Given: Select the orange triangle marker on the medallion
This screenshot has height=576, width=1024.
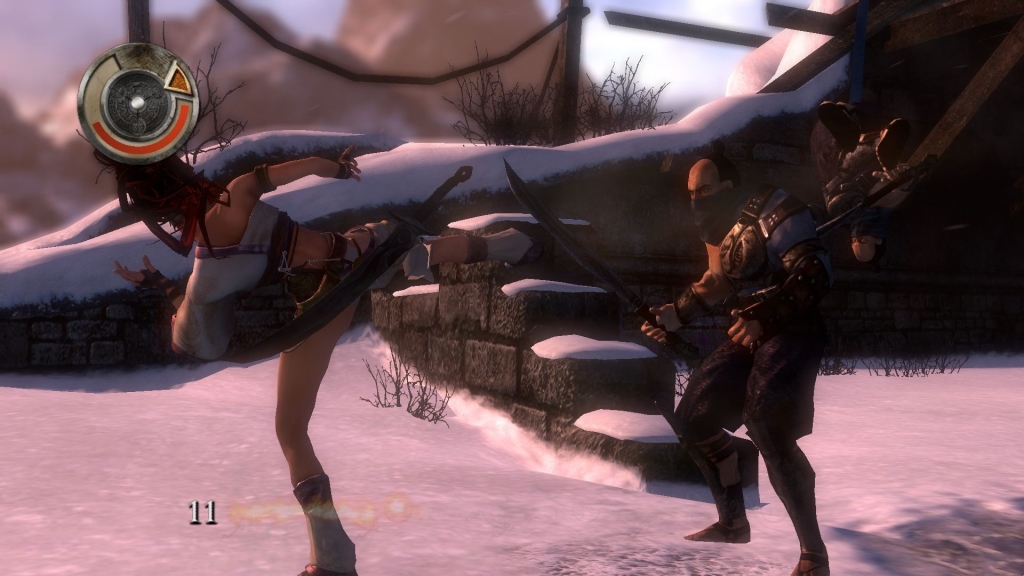Looking at the screenshot, I should [178, 79].
